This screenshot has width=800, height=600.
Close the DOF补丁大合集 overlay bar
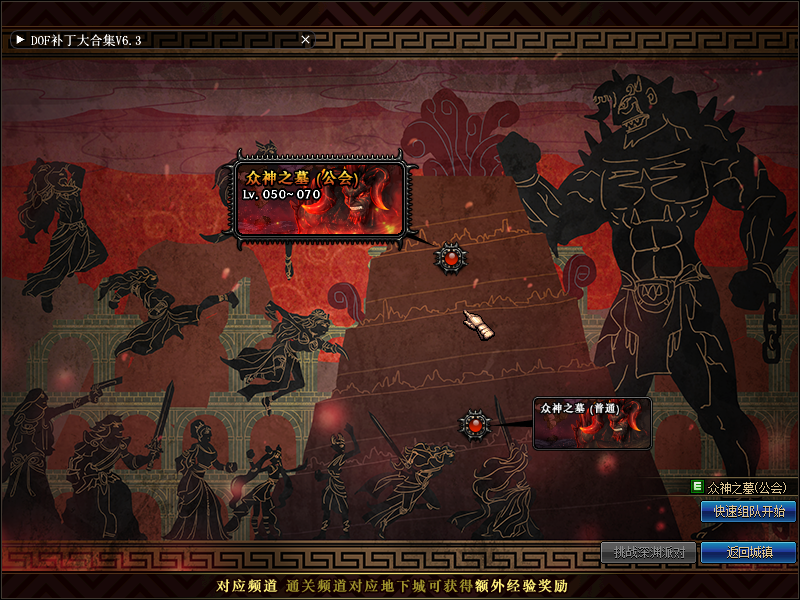tap(306, 40)
